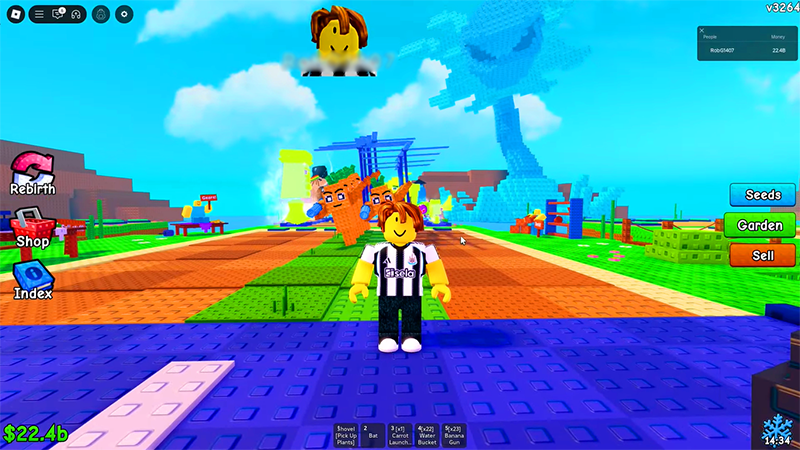The height and width of the screenshot is (450, 800).
Task: Select the Shovel hotbar slot
Action: tap(346, 436)
